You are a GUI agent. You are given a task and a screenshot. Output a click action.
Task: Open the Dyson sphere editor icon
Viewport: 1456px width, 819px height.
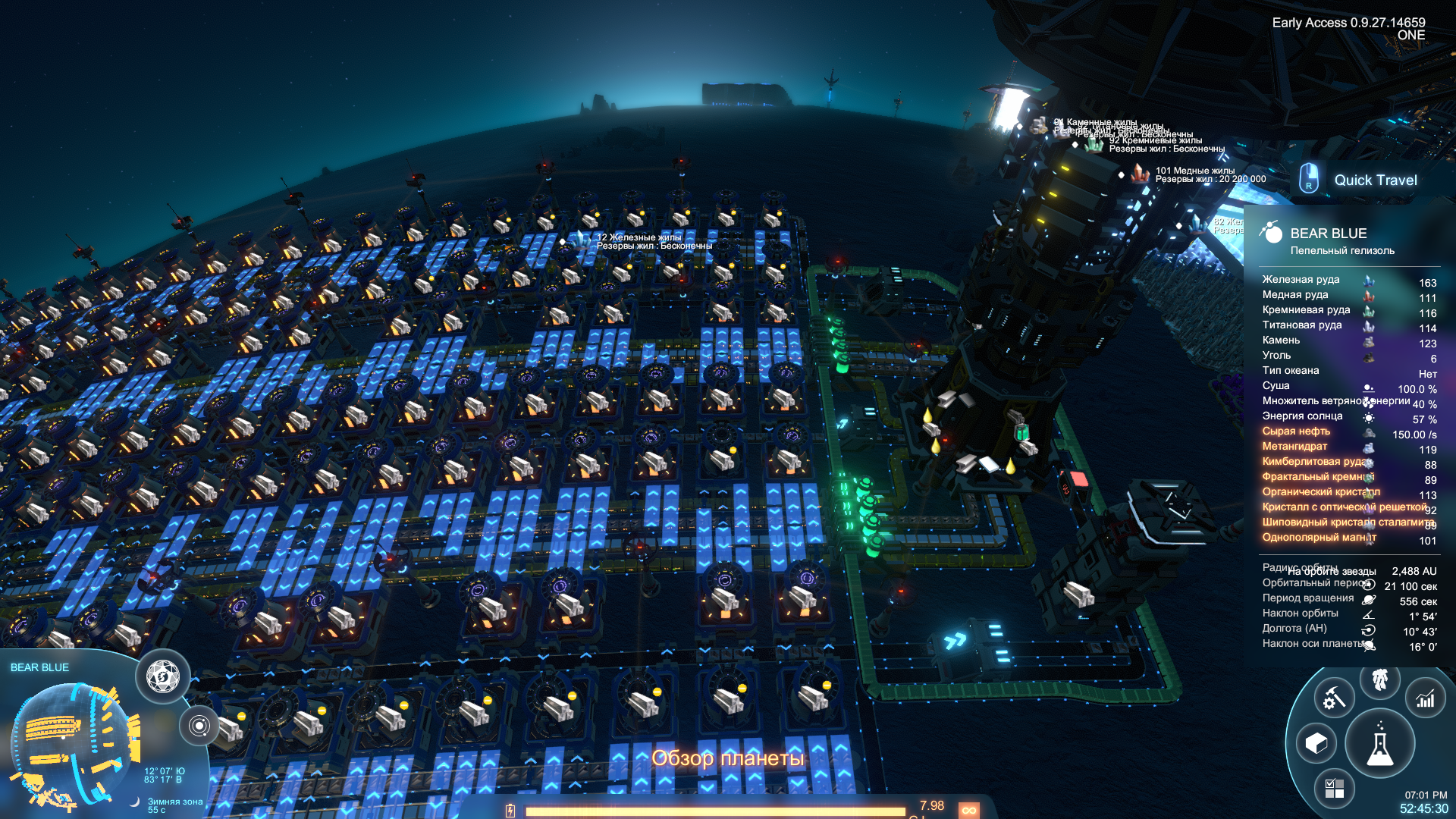coord(163,676)
